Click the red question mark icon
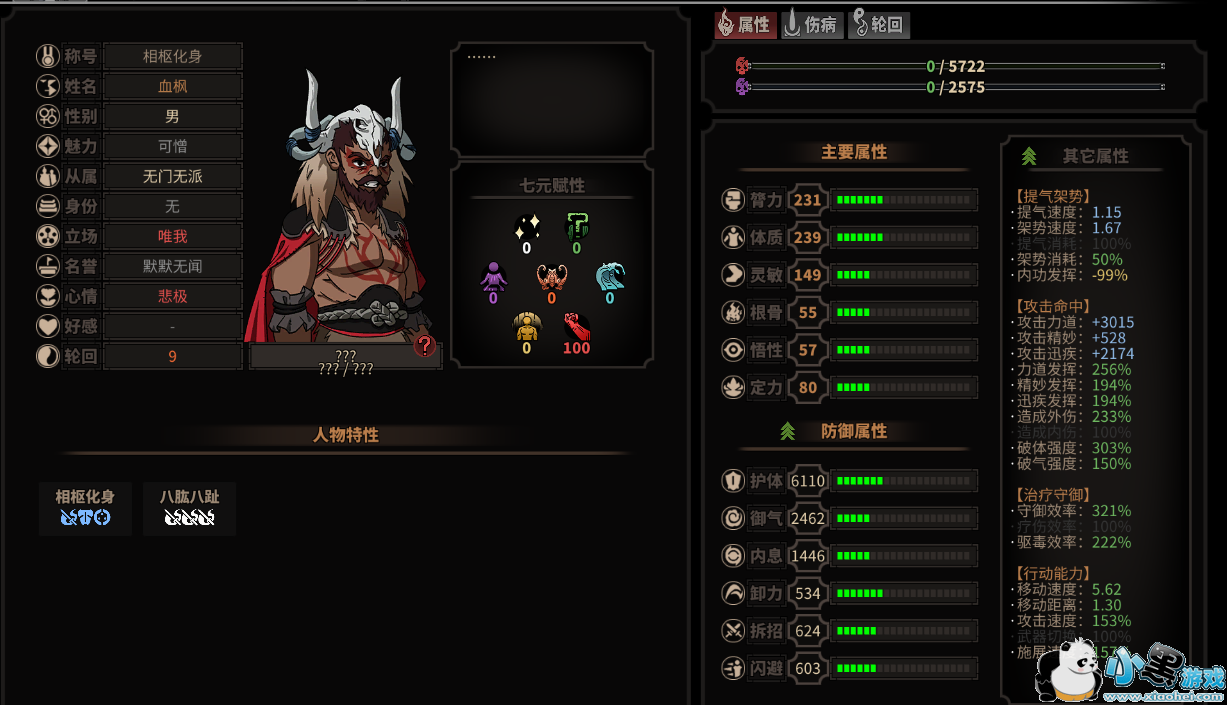This screenshot has height=705, width=1227. (425, 345)
